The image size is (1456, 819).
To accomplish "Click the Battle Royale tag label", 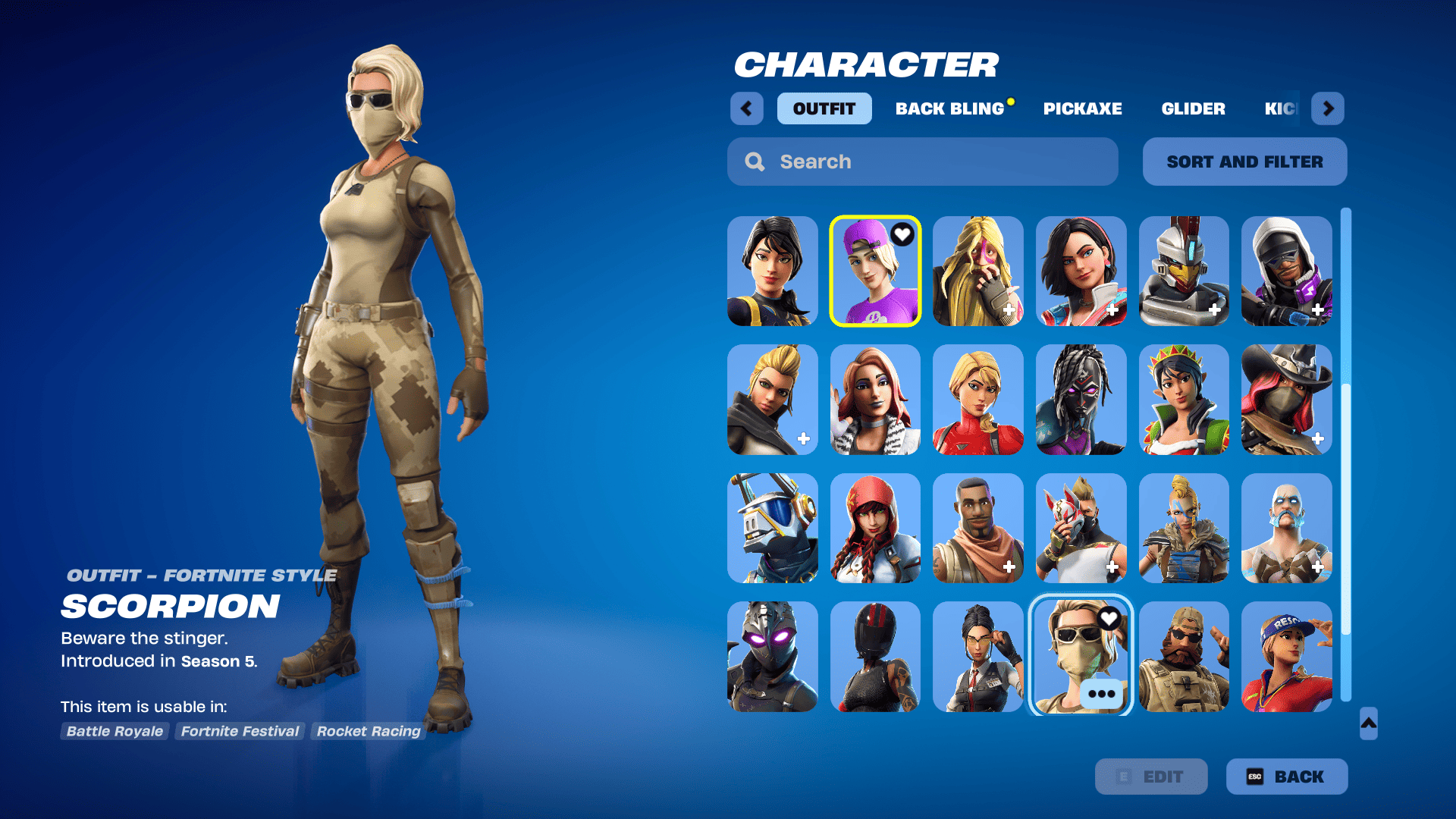I will [x=114, y=731].
